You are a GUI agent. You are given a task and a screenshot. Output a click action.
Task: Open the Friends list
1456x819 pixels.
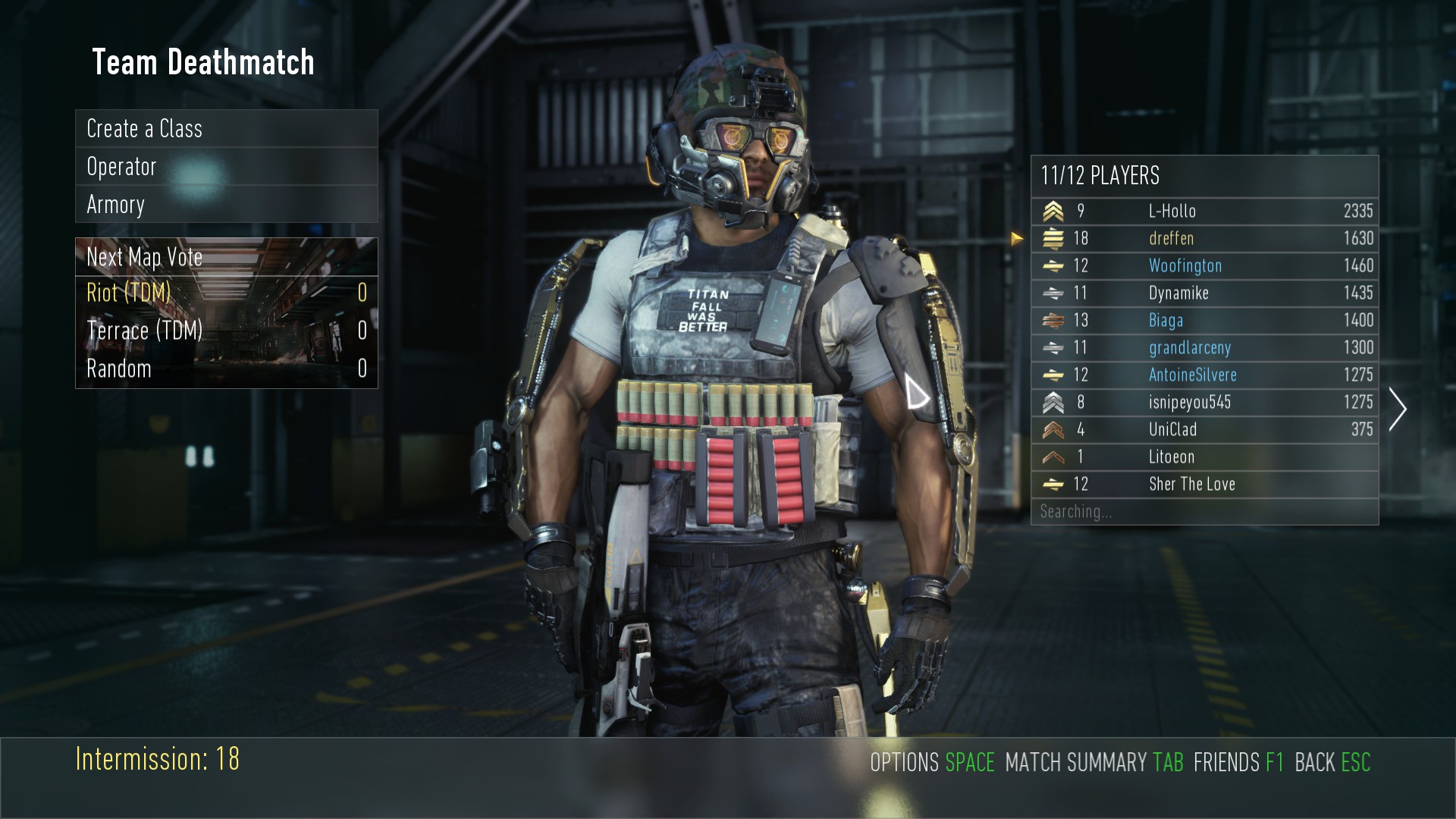click(1238, 762)
